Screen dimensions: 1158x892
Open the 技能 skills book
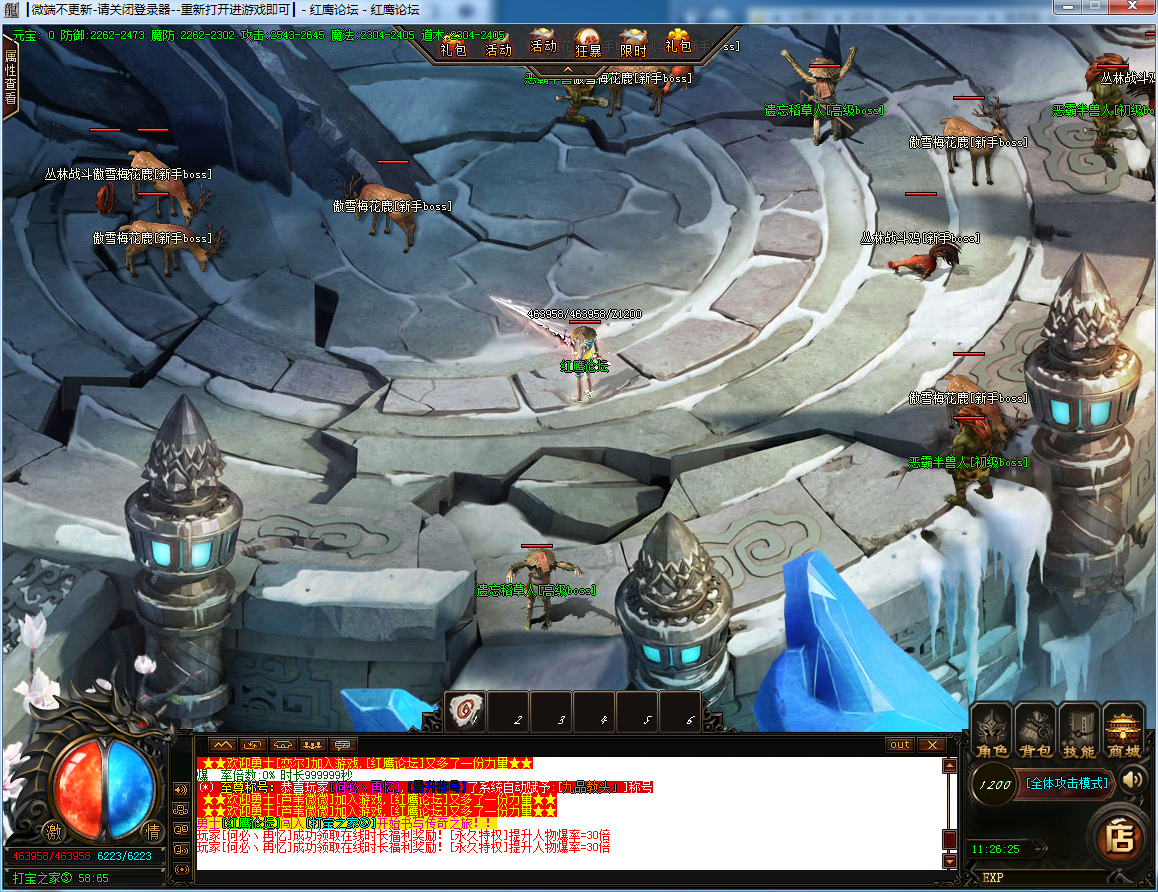(x=1079, y=730)
